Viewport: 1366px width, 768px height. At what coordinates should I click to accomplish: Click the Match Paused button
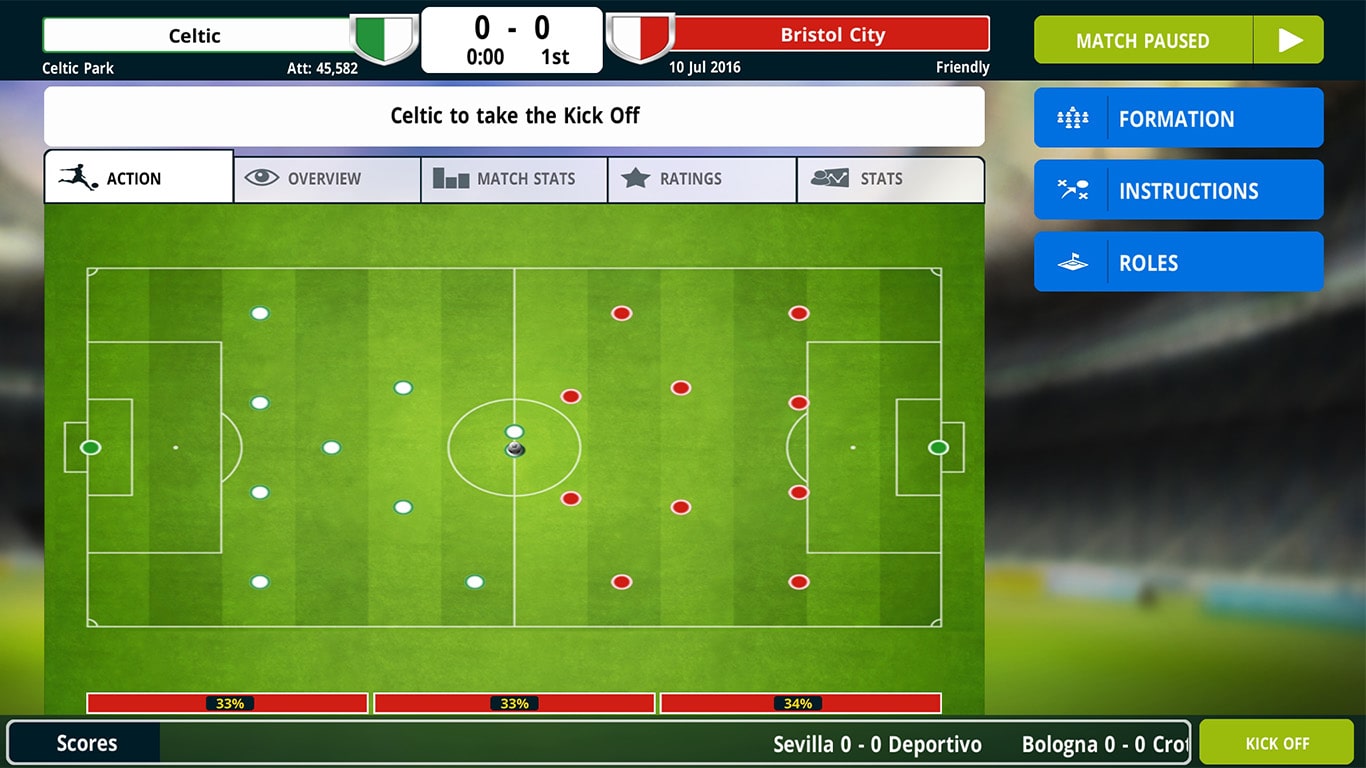pos(1144,40)
